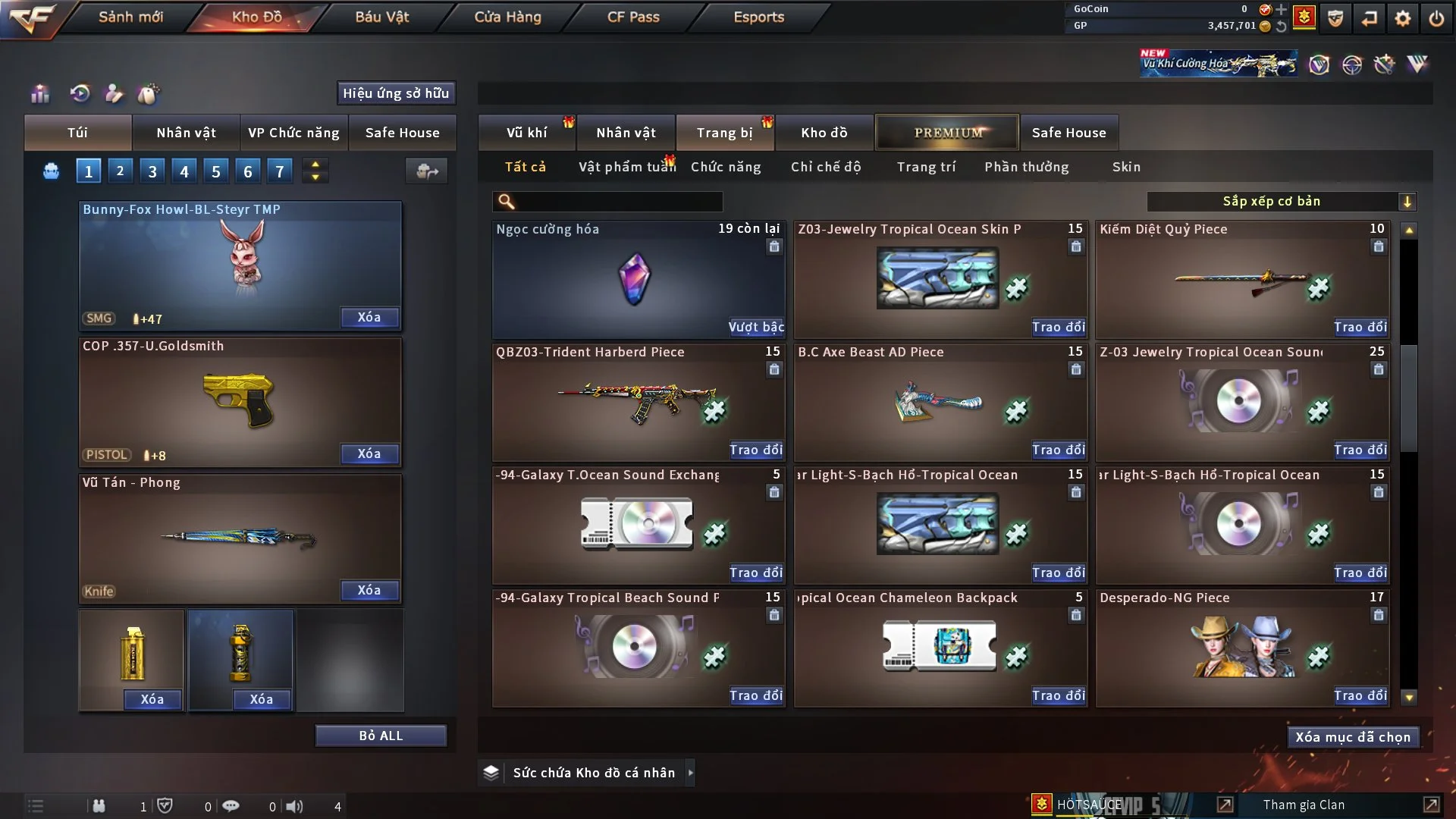Open the gear settings icon
1456x819 pixels.
1402,18
